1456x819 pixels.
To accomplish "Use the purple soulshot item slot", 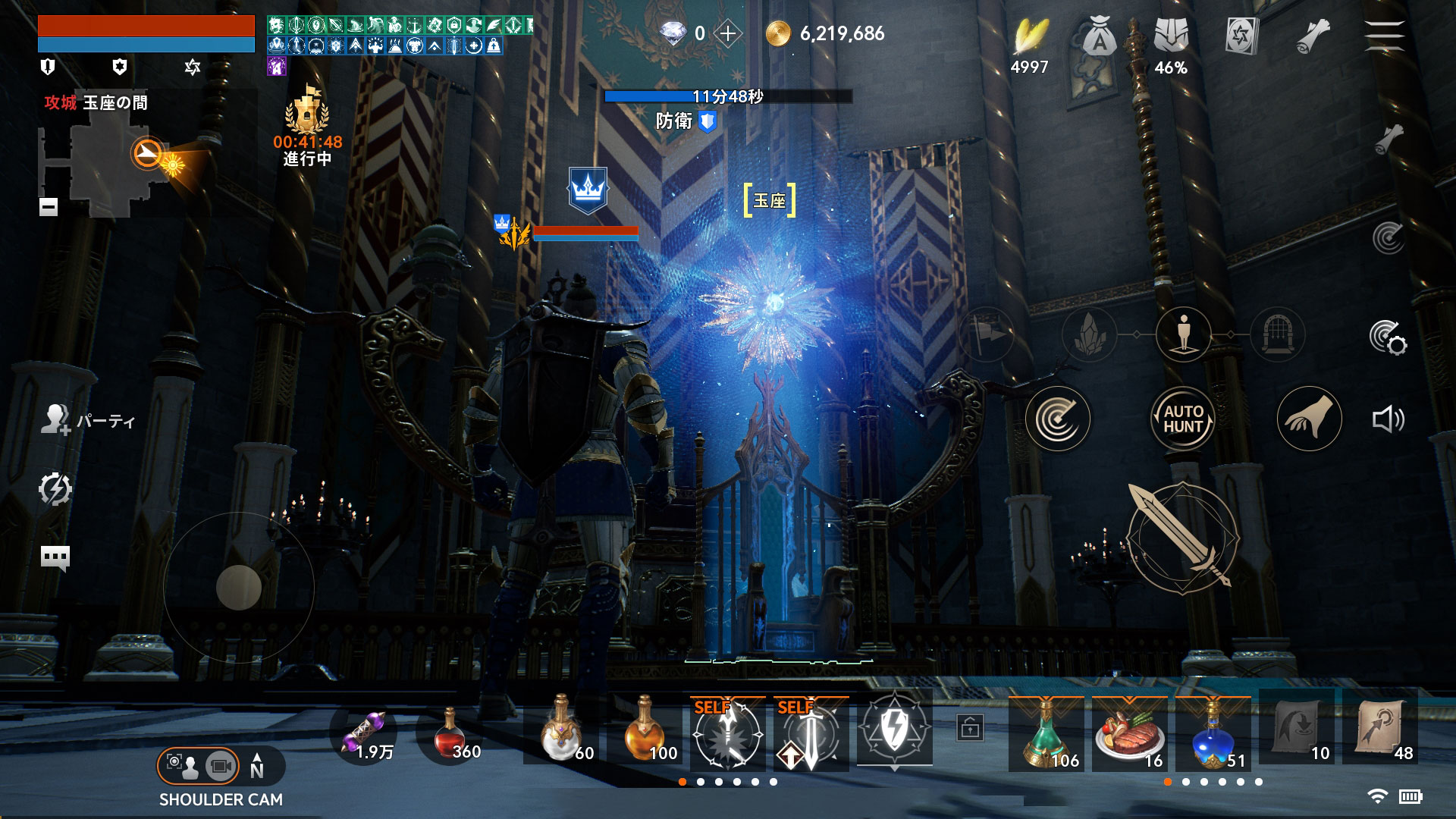I will [369, 733].
